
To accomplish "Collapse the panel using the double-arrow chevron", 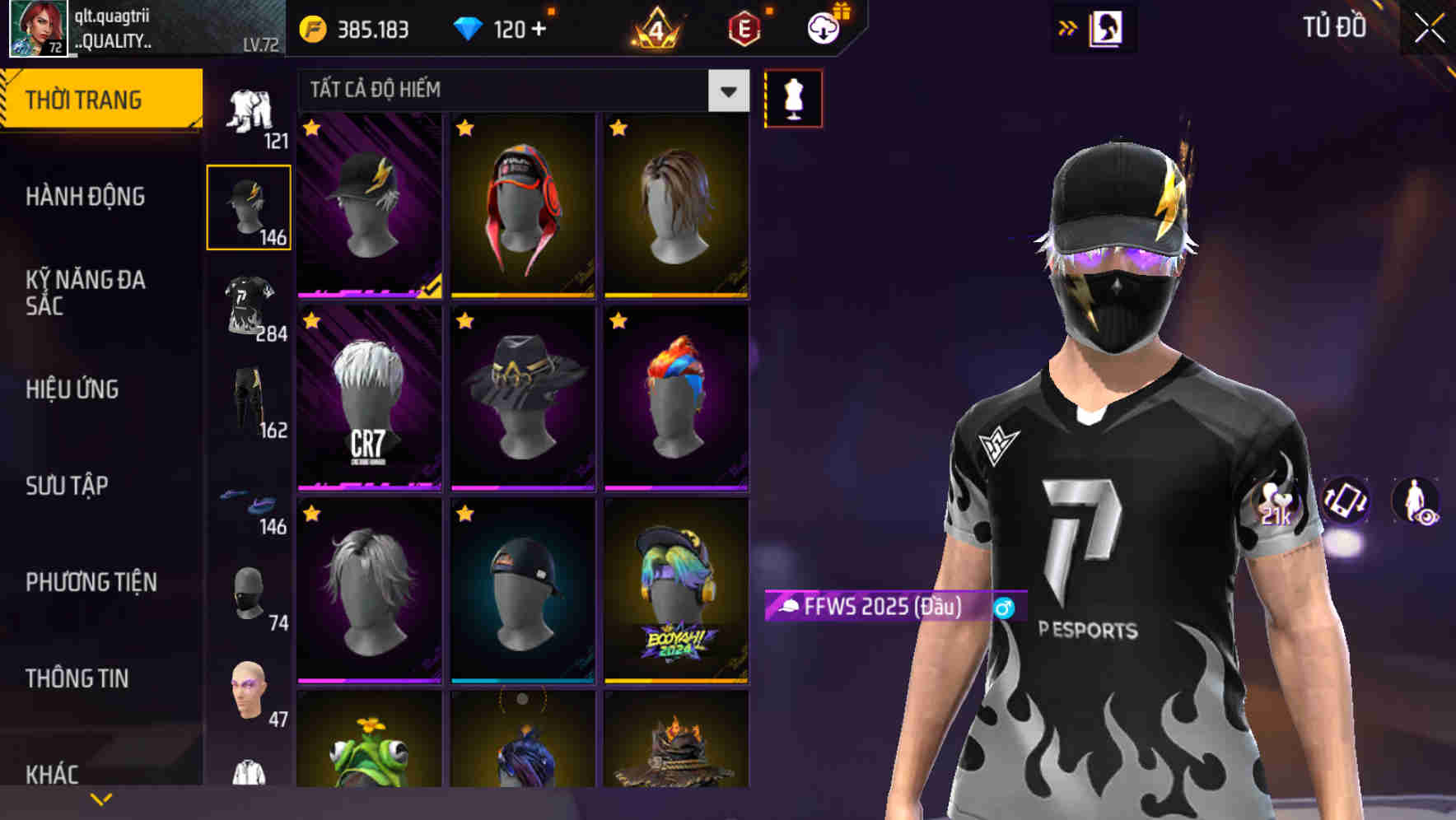I will (x=1068, y=26).
